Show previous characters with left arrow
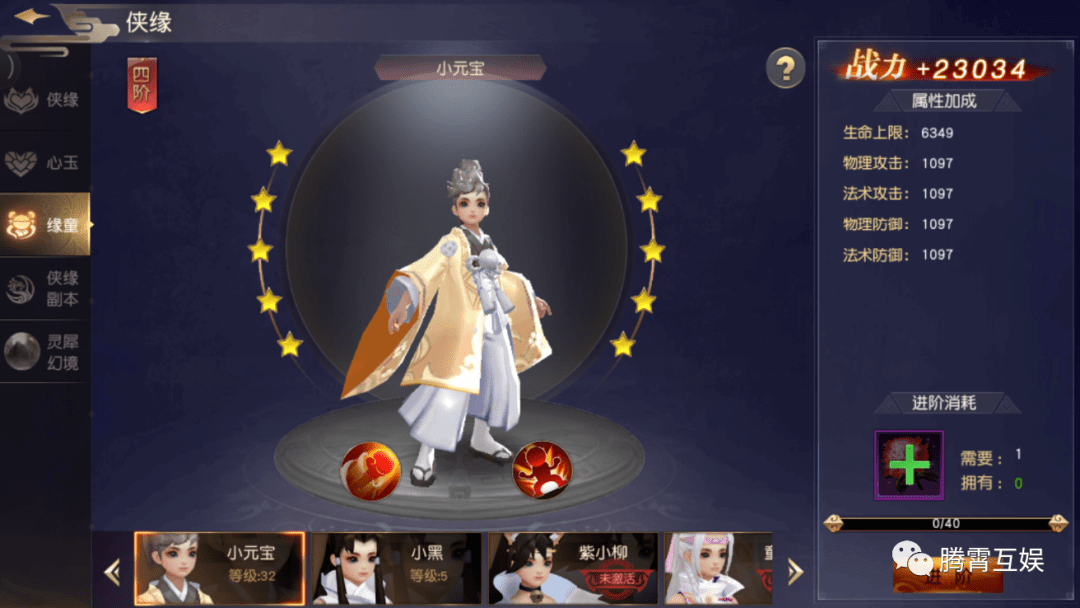The image size is (1080, 608). click(112, 571)
